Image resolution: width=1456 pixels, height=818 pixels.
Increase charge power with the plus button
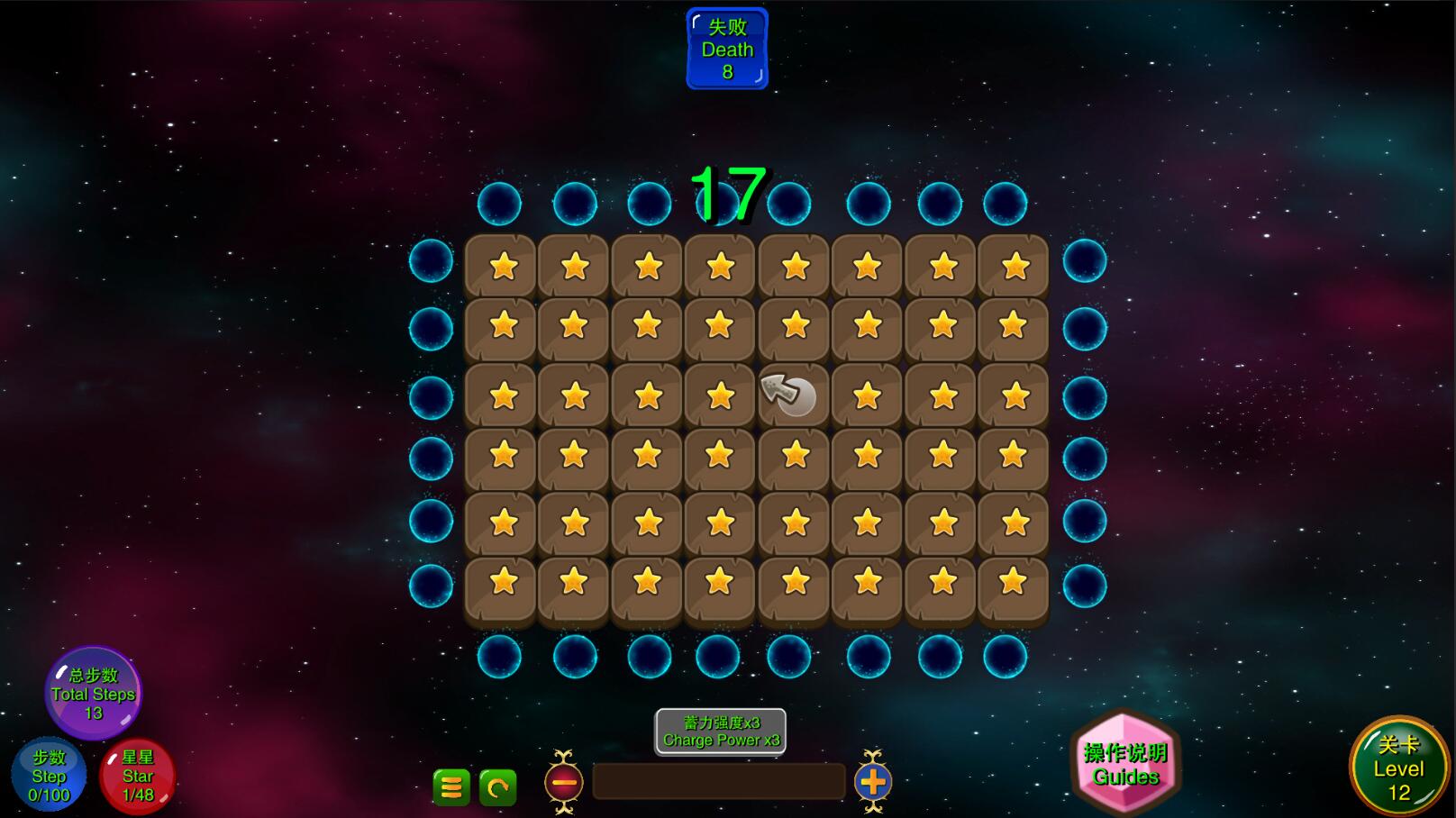(x=872, y=782)
